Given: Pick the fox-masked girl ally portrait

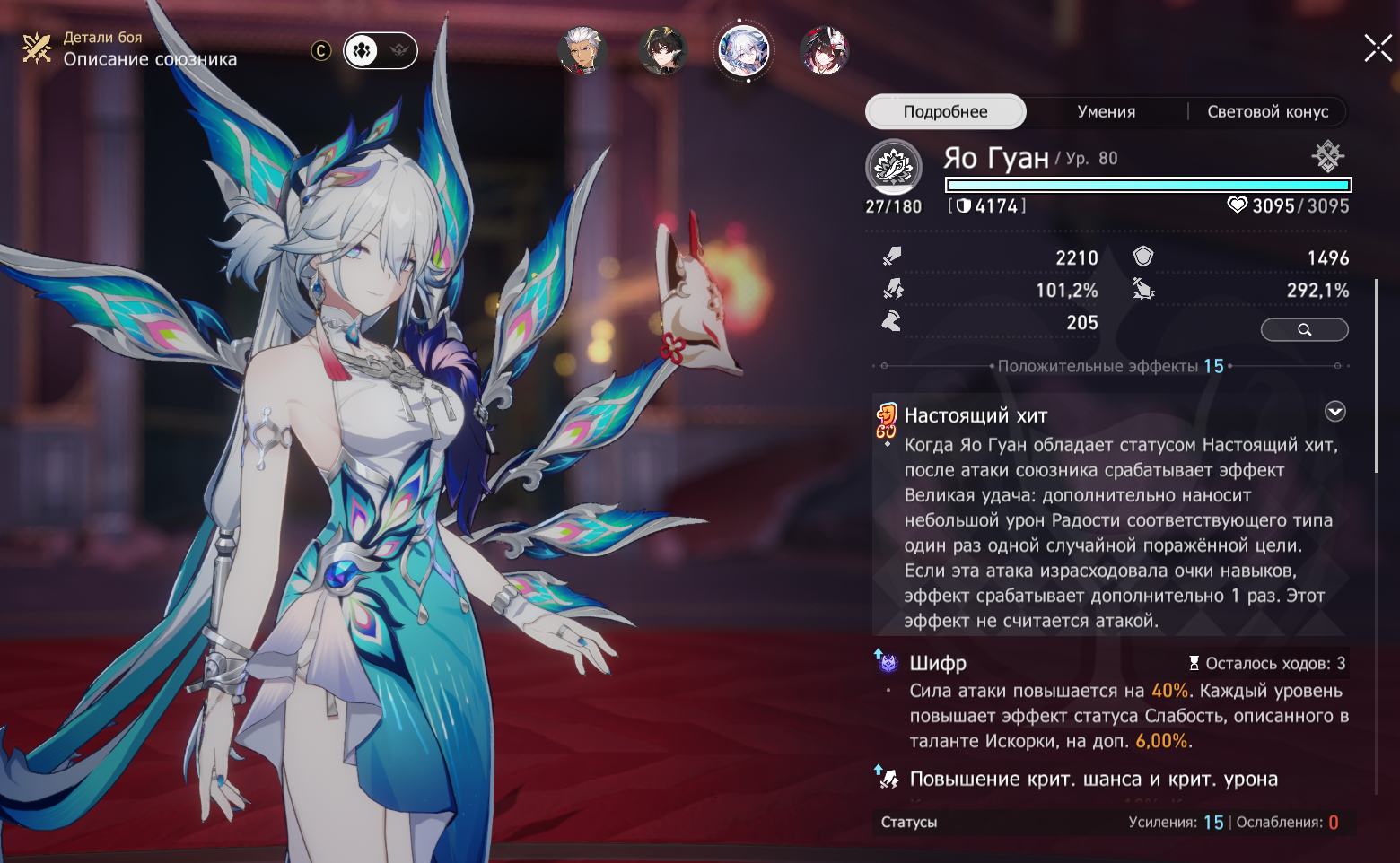Looking at the screenshot, I should click(x=824, y=50).
